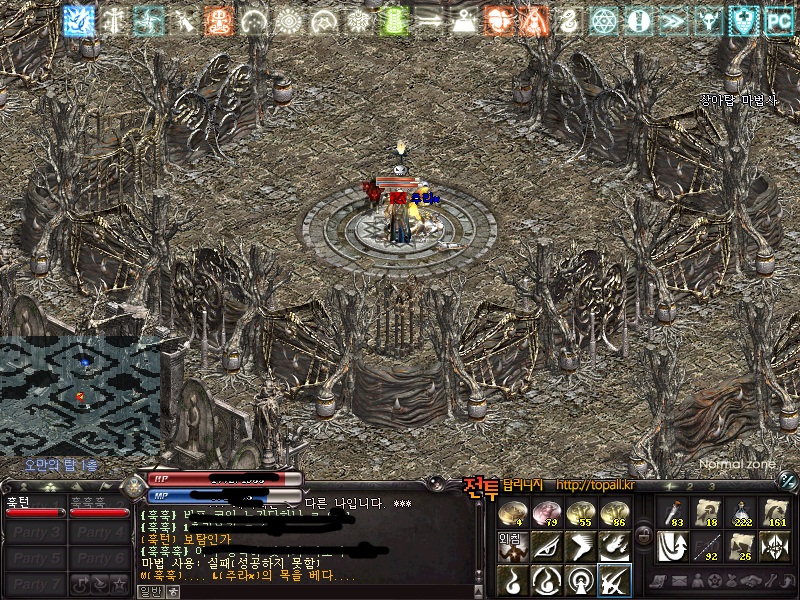Select the wand item slot showing 92

pos(707,546)
